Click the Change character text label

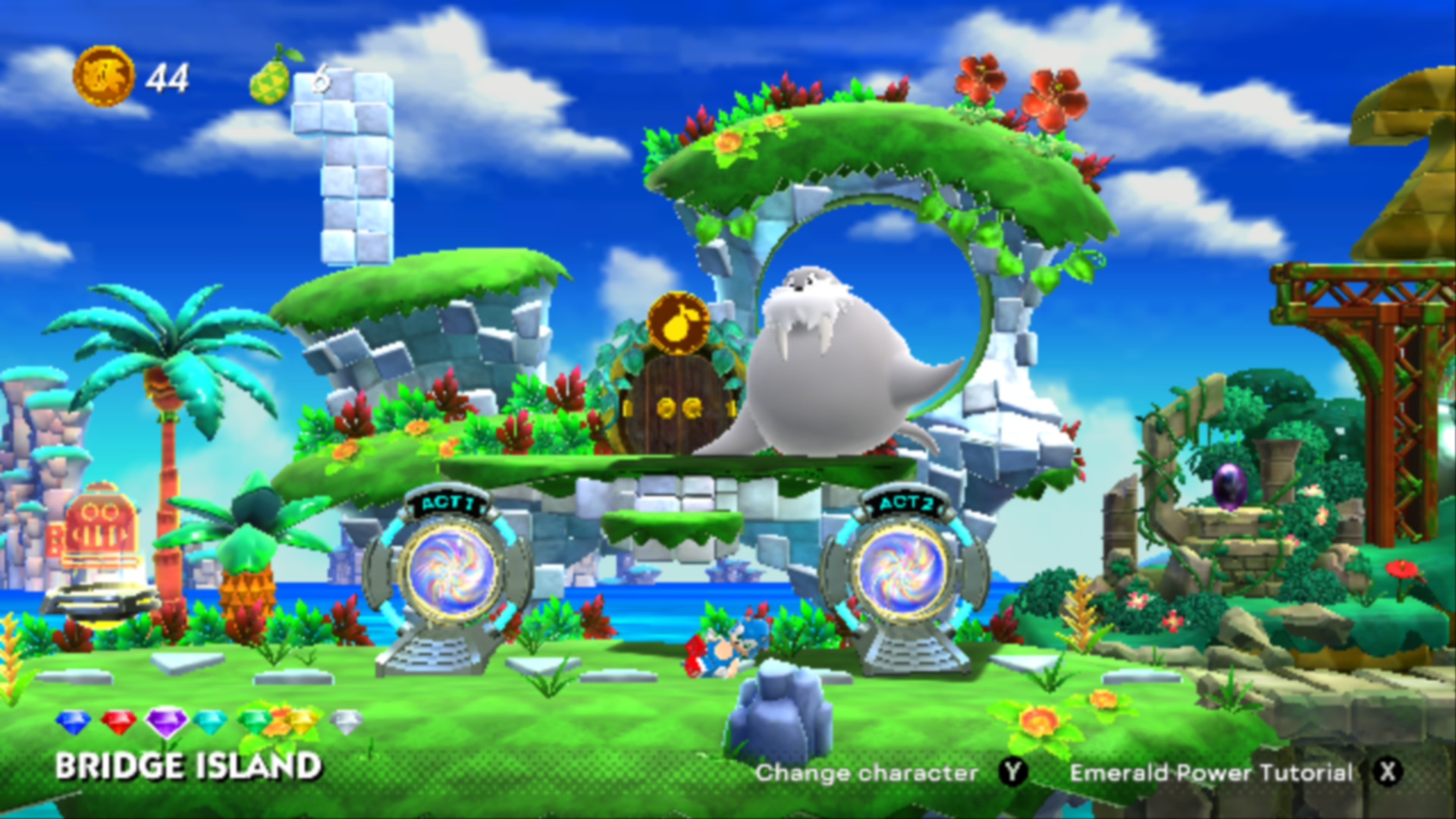(x=867, y=773)
